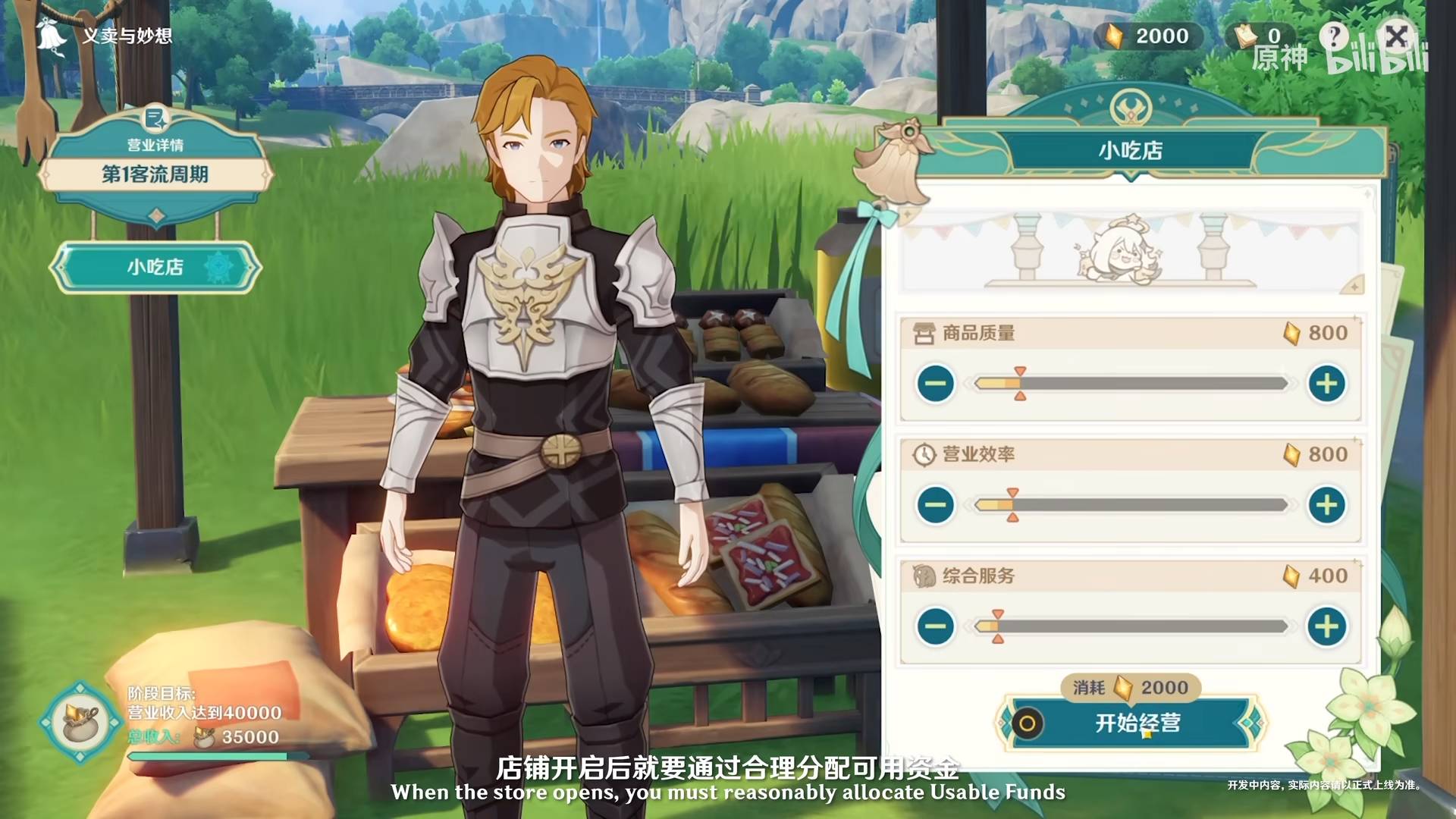Decrease 营业效率 funds with minus button

click(935, 505)
